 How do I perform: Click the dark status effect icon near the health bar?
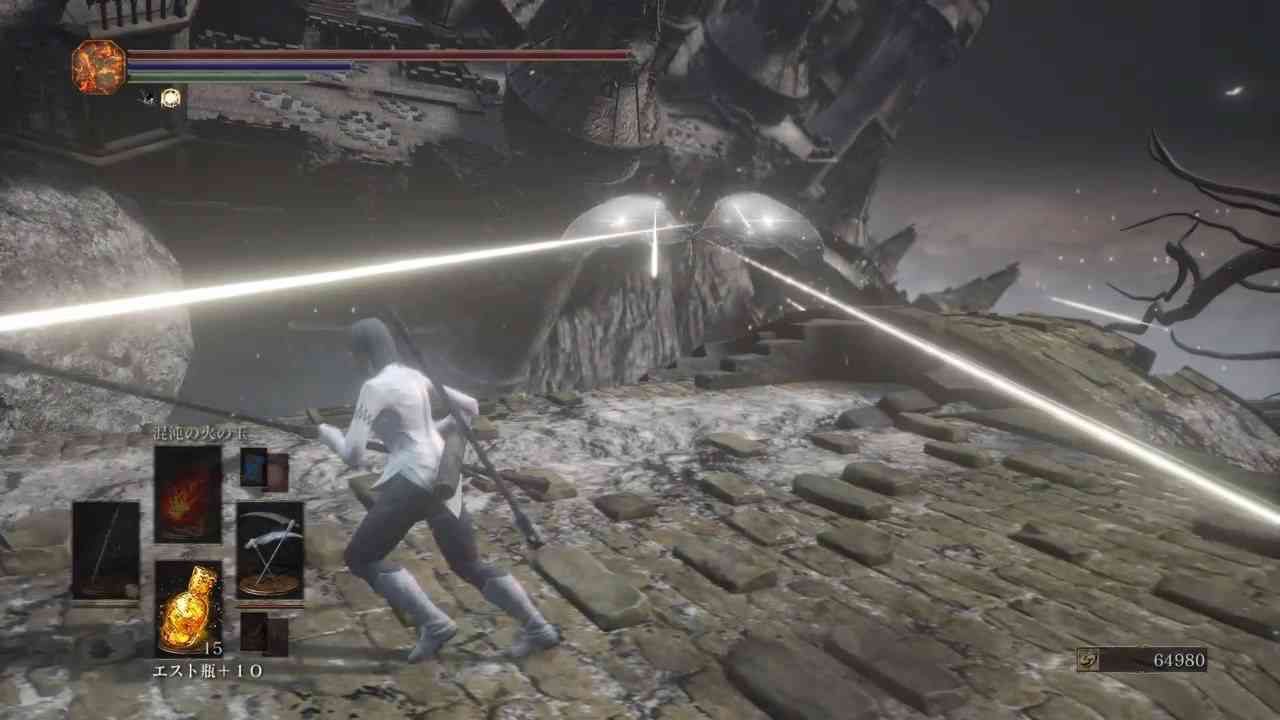pyautogui.click(x=145, y=95)
